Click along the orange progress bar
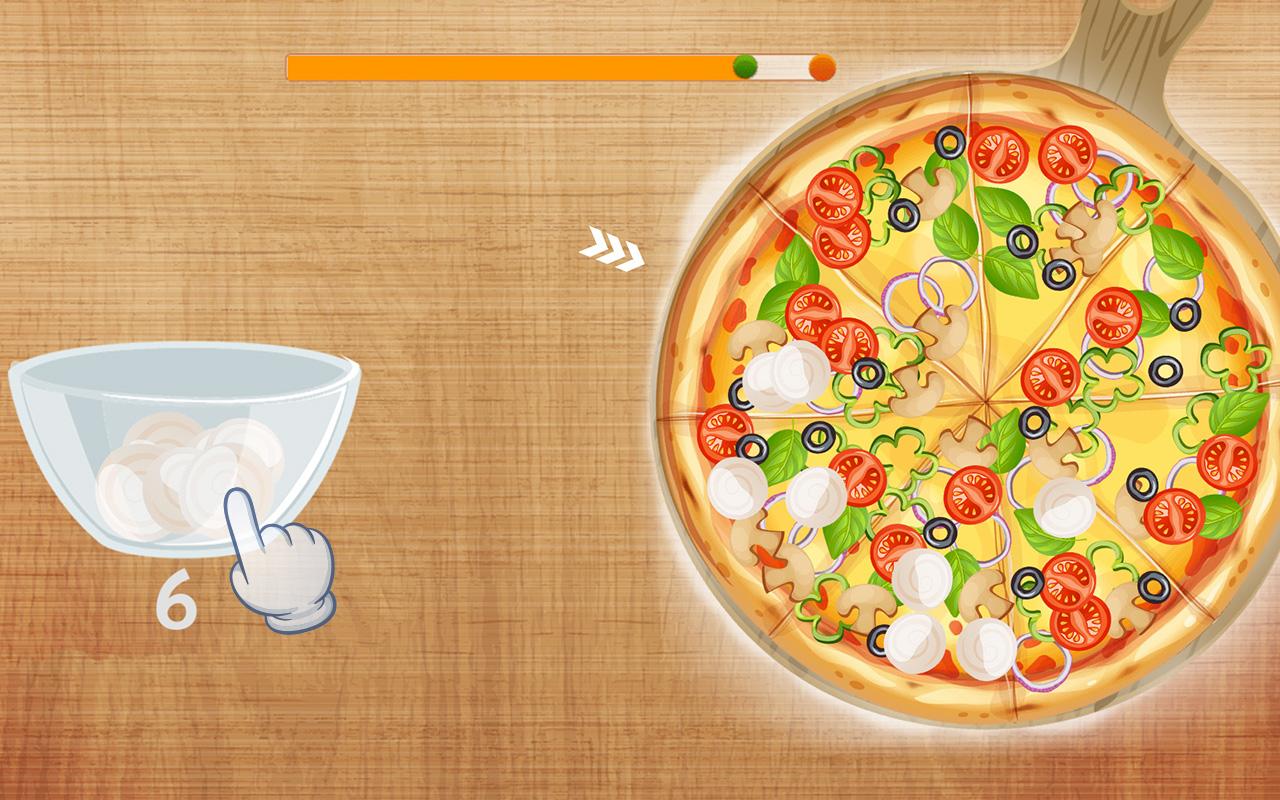Image resolution: width=1280 pixels, height=800 pixels. click(500, 65)
